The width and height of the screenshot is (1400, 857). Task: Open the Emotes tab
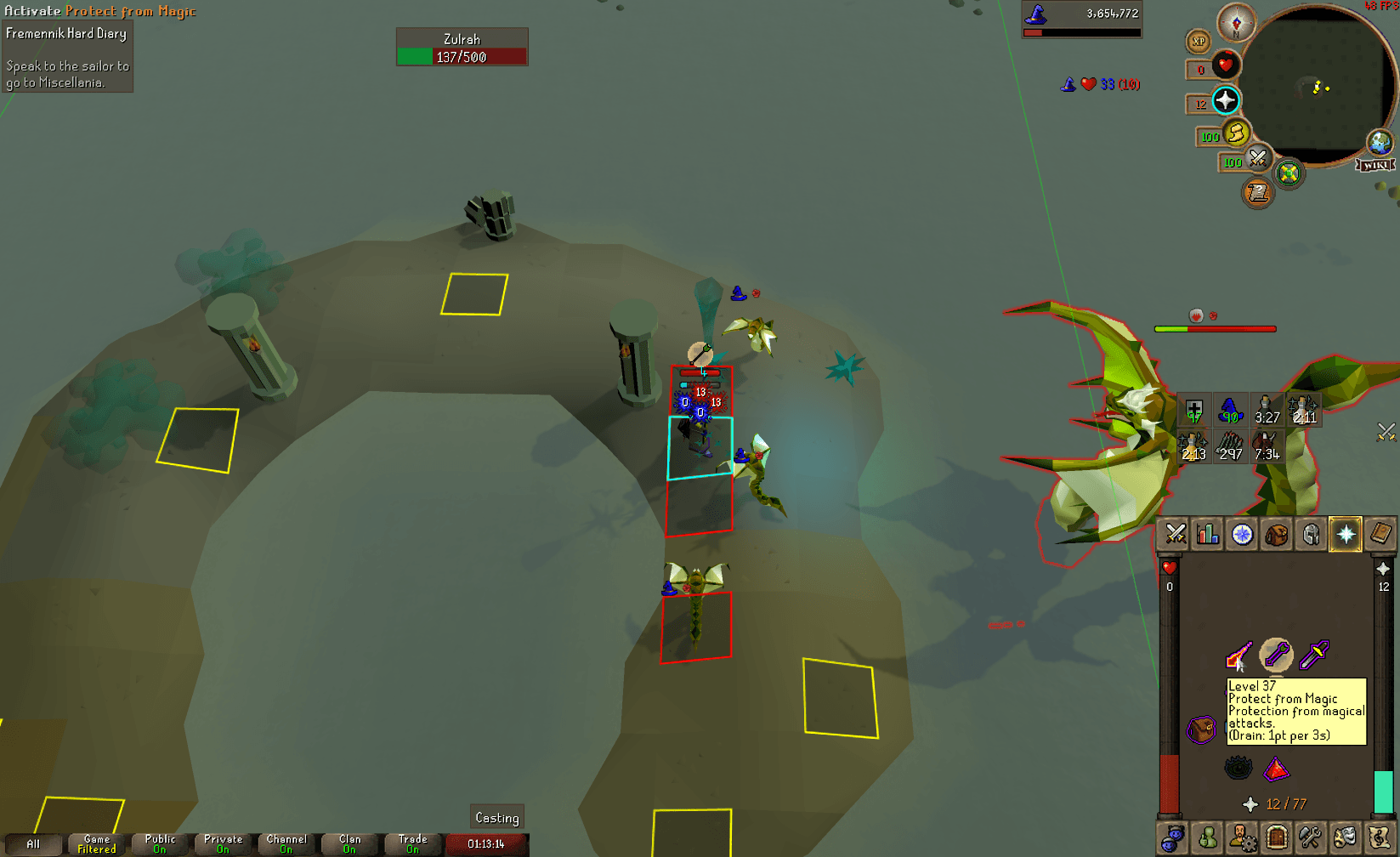(1344, 837)
